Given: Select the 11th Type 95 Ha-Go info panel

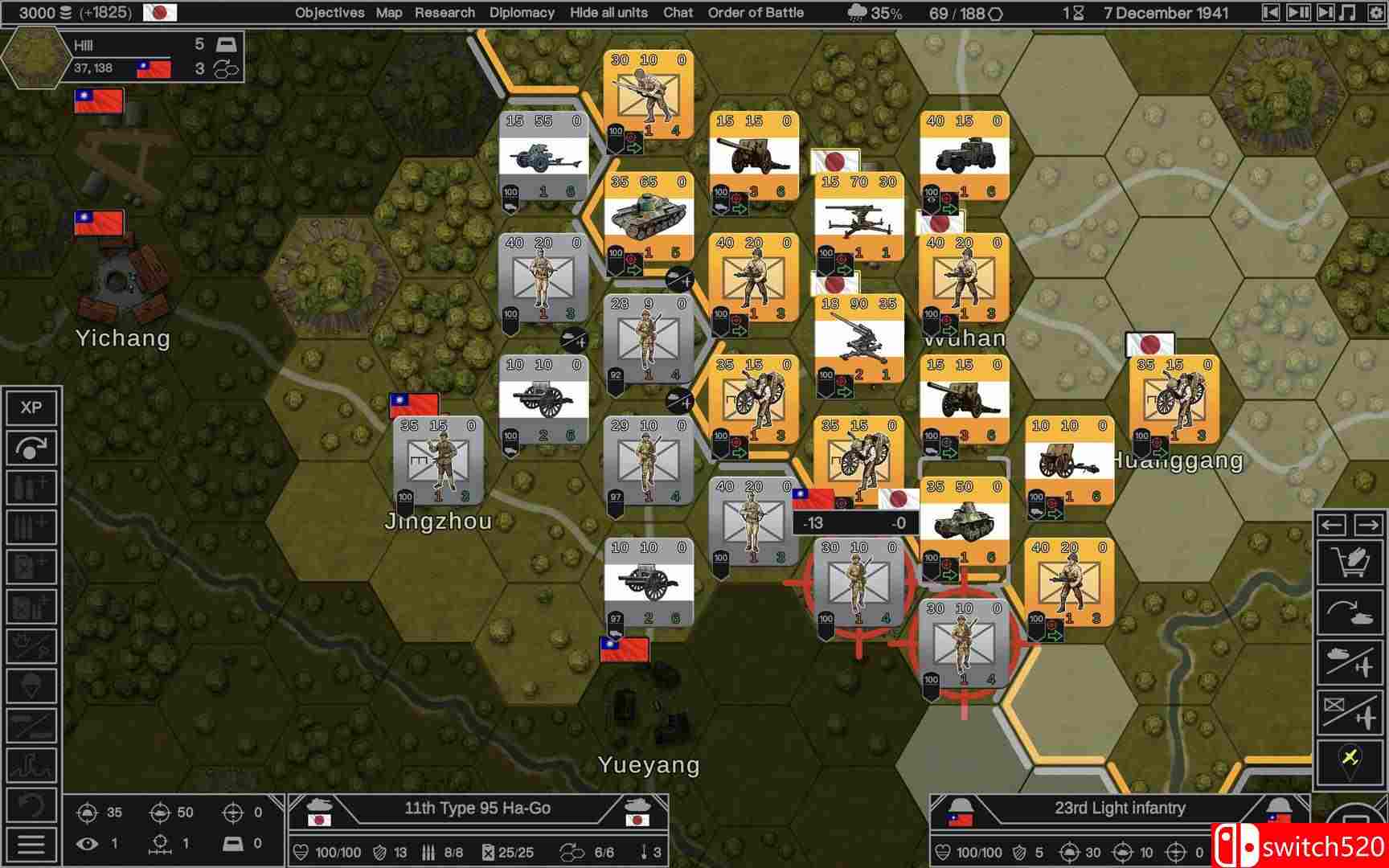Looking at the screenshot, I should click(480, 809).
